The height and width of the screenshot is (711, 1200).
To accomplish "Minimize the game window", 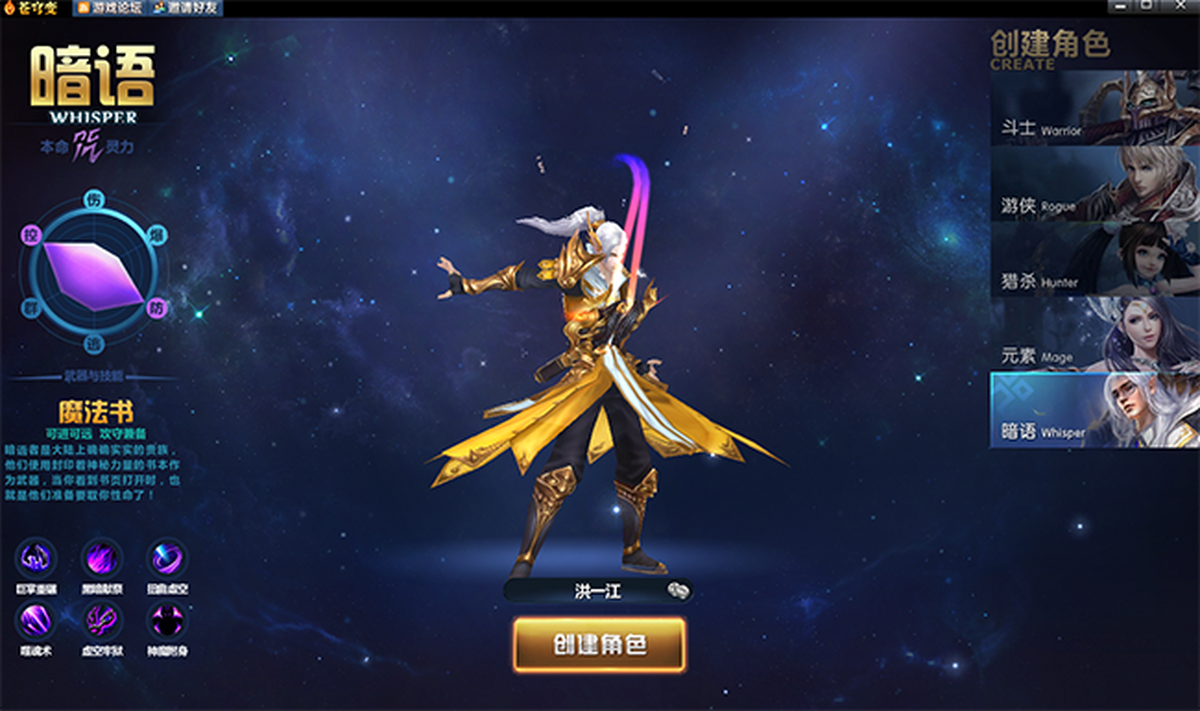I will (x=1121, y=6).
